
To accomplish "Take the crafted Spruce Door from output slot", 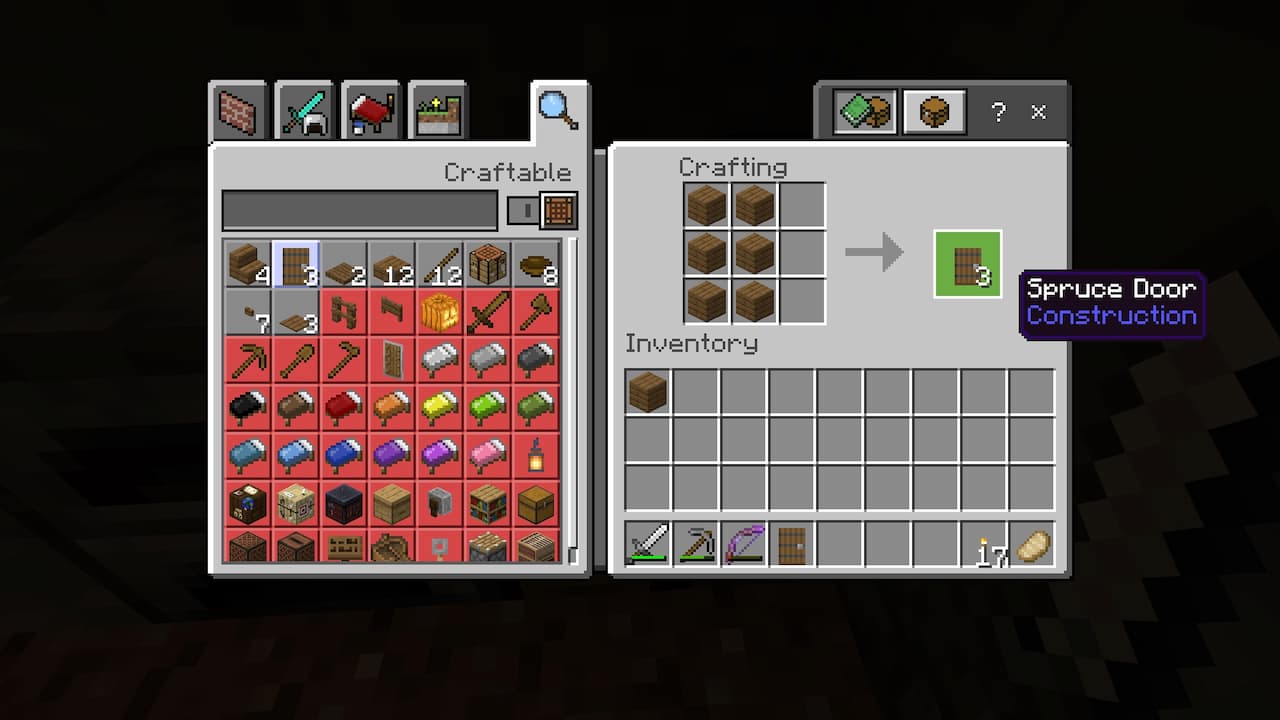I will click(966, 264).
